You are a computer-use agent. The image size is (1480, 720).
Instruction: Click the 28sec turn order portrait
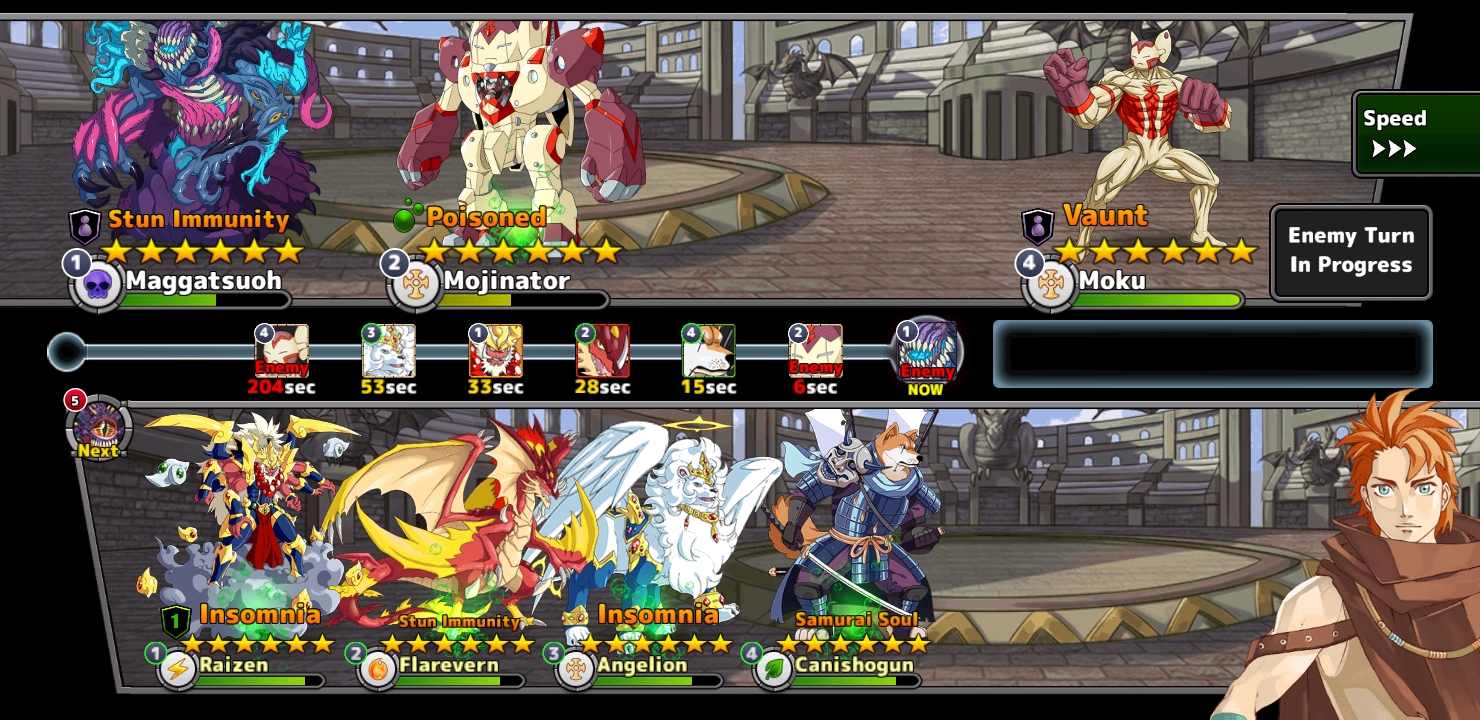pos(602,352)
